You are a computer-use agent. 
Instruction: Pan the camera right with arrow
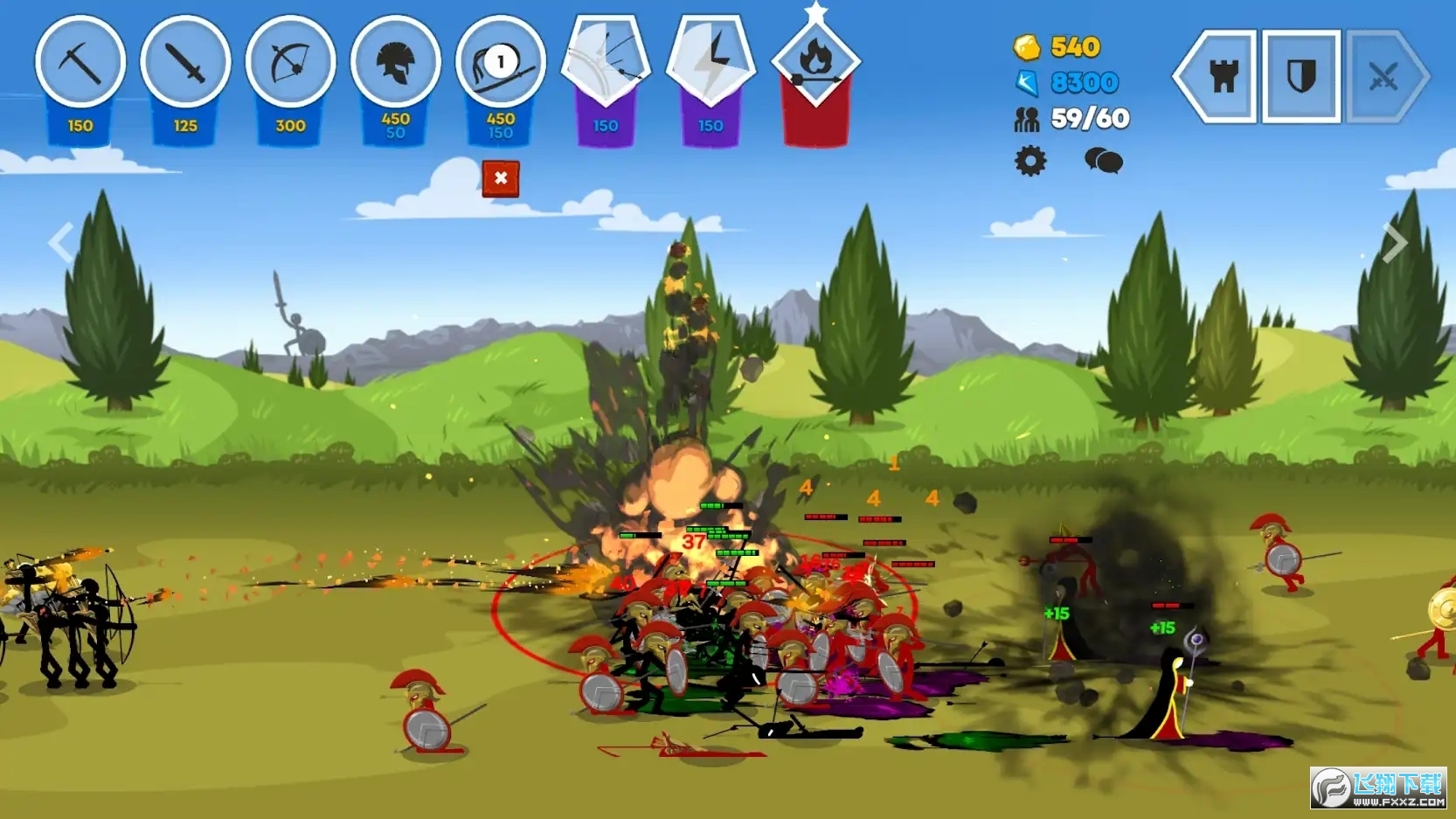click(1395, 243)
